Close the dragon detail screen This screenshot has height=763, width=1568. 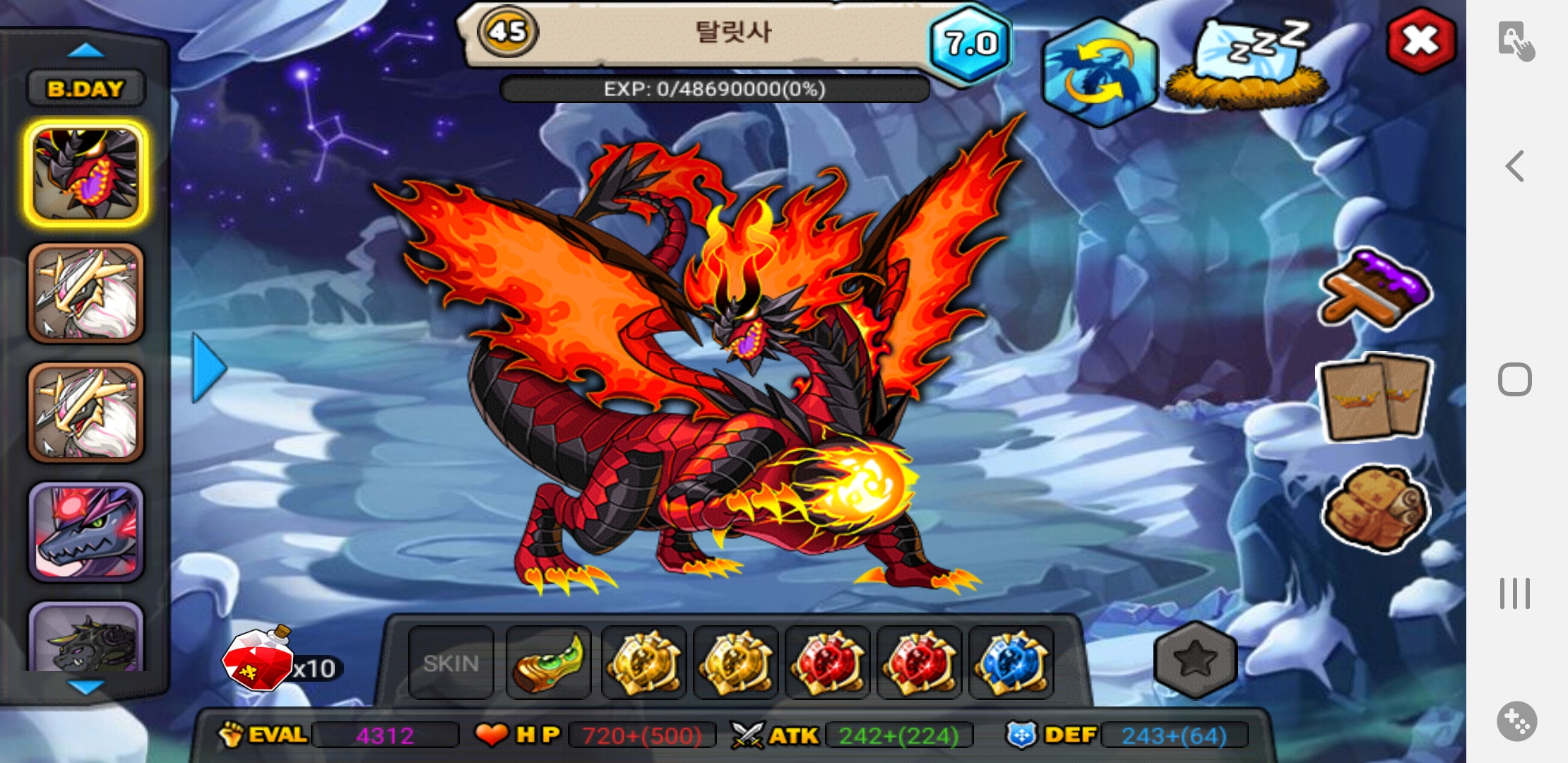[1420, 40]
